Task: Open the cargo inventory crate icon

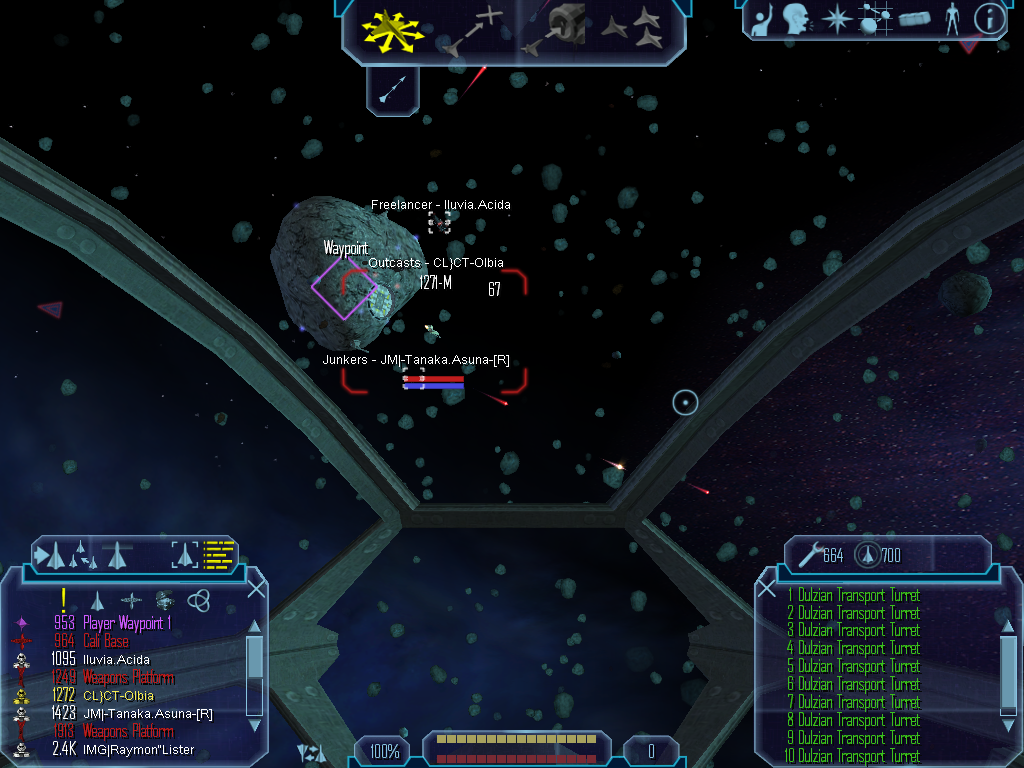Action: point(914,19)
